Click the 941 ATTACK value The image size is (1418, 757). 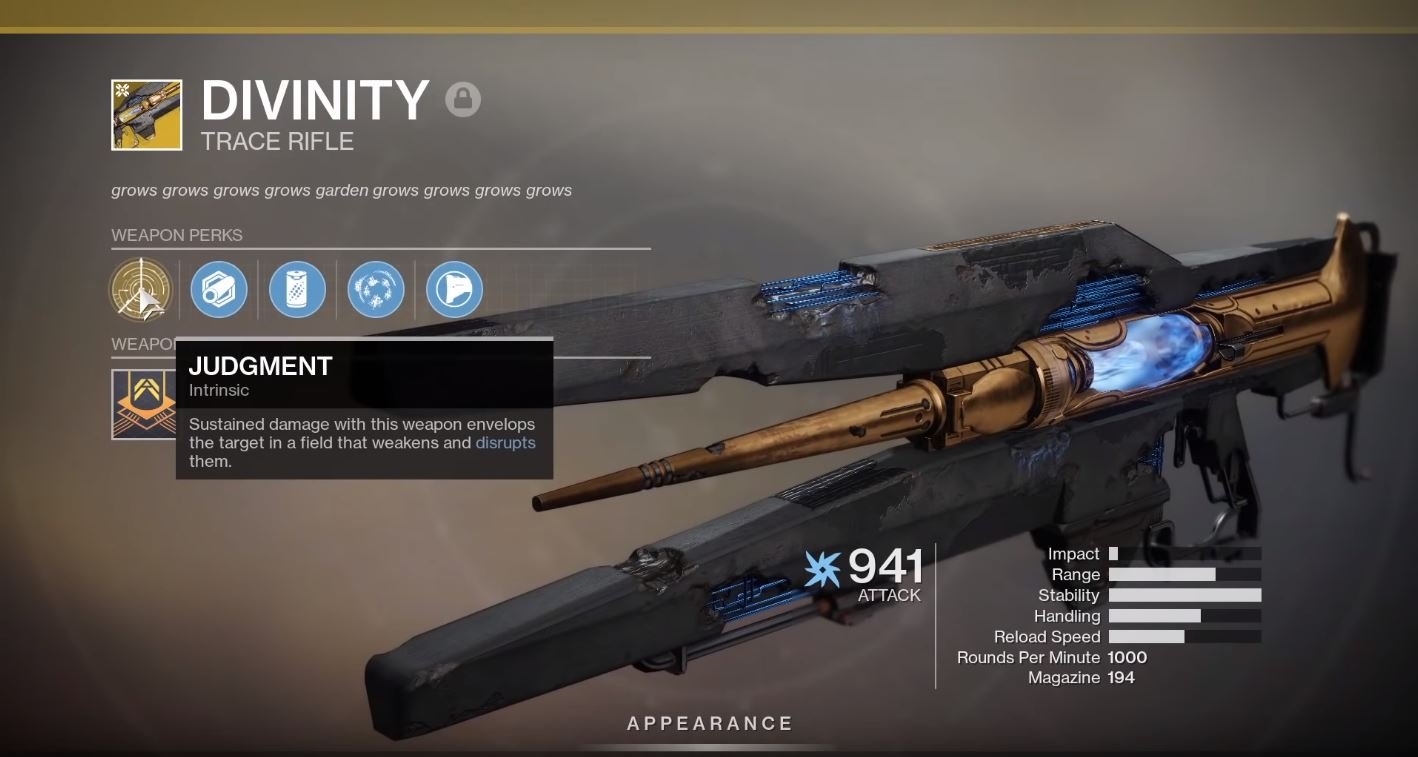pos(884,569)
